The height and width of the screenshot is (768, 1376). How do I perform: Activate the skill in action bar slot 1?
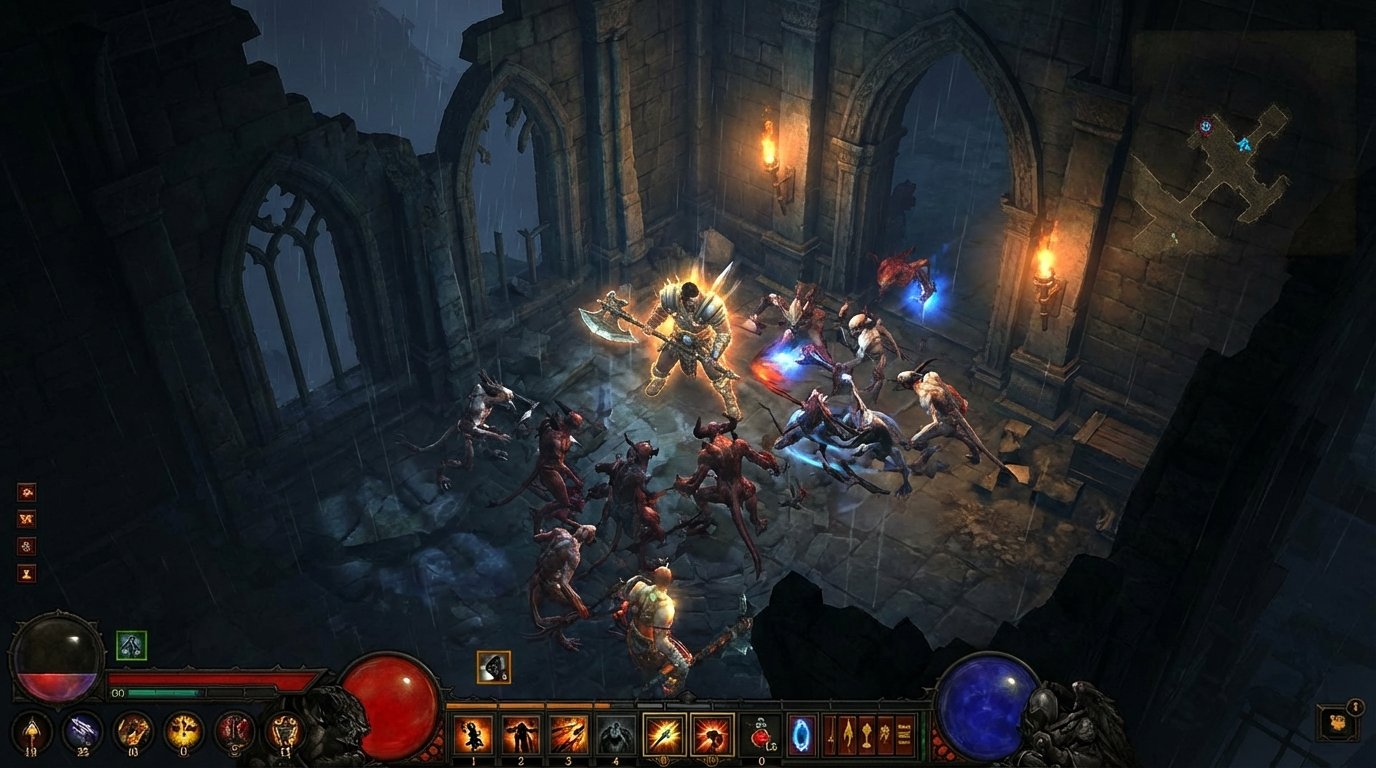click(x=474, y=733)
